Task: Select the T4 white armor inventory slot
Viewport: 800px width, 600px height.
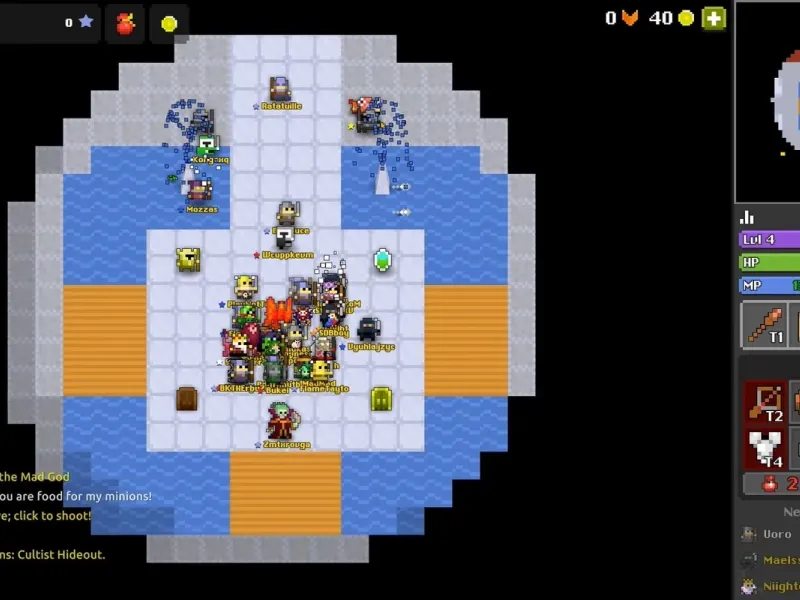Action: (x=765, y=447)
